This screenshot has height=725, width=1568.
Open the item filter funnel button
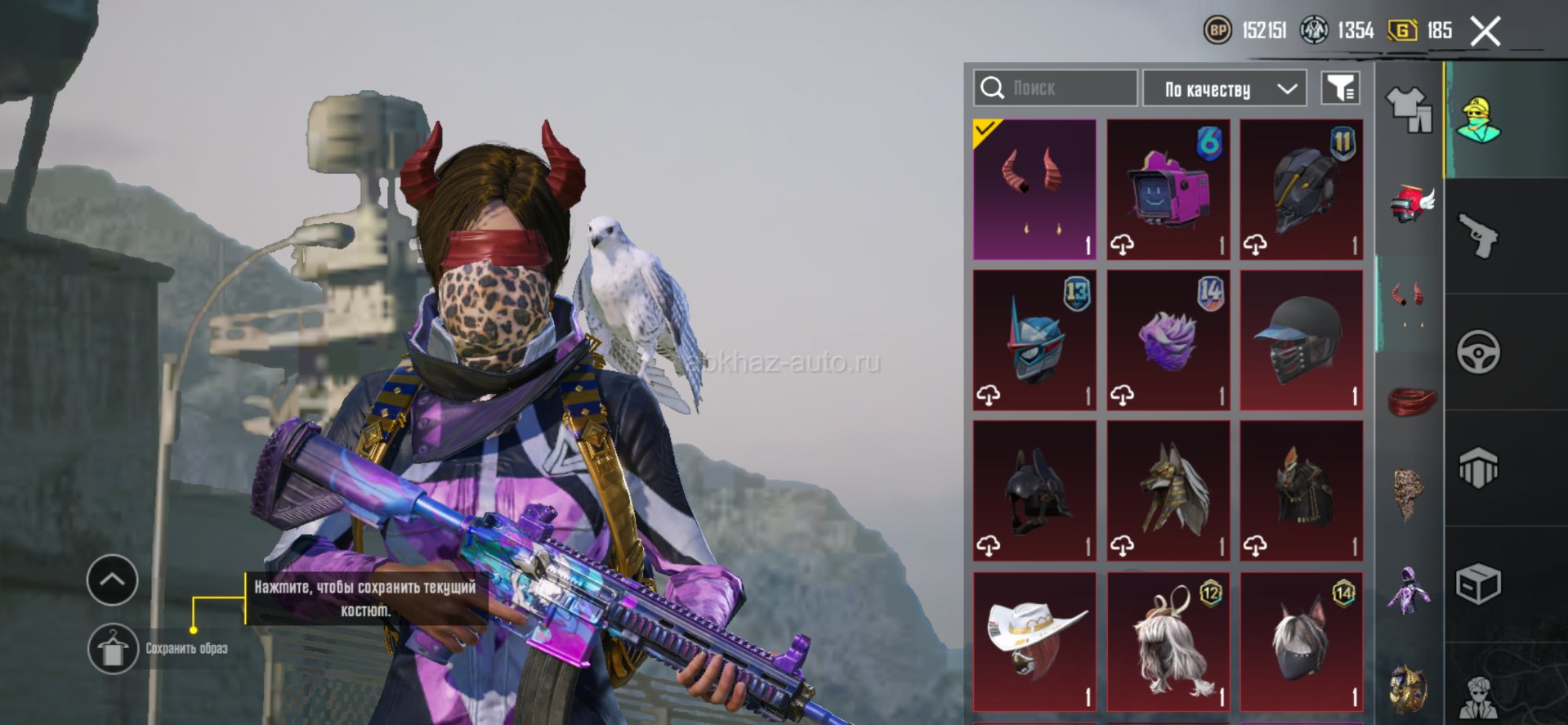click(1340, 88)
